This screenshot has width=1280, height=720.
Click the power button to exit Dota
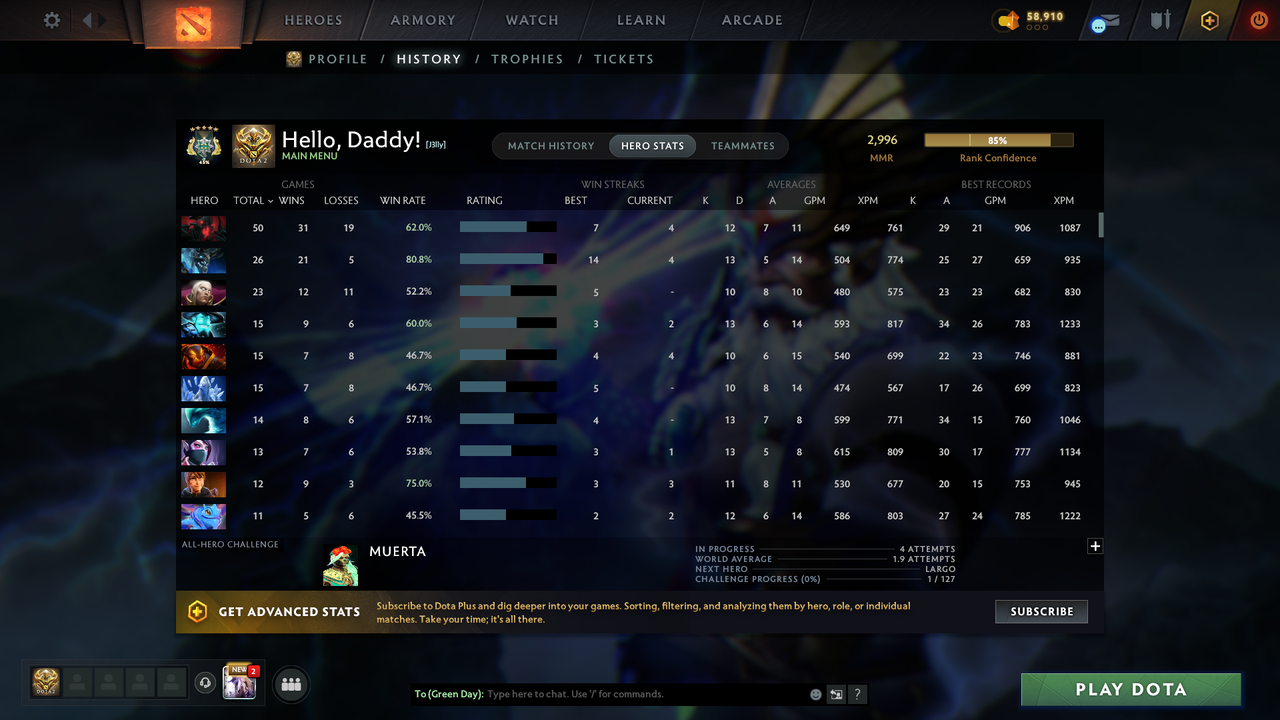point(1258,20)
